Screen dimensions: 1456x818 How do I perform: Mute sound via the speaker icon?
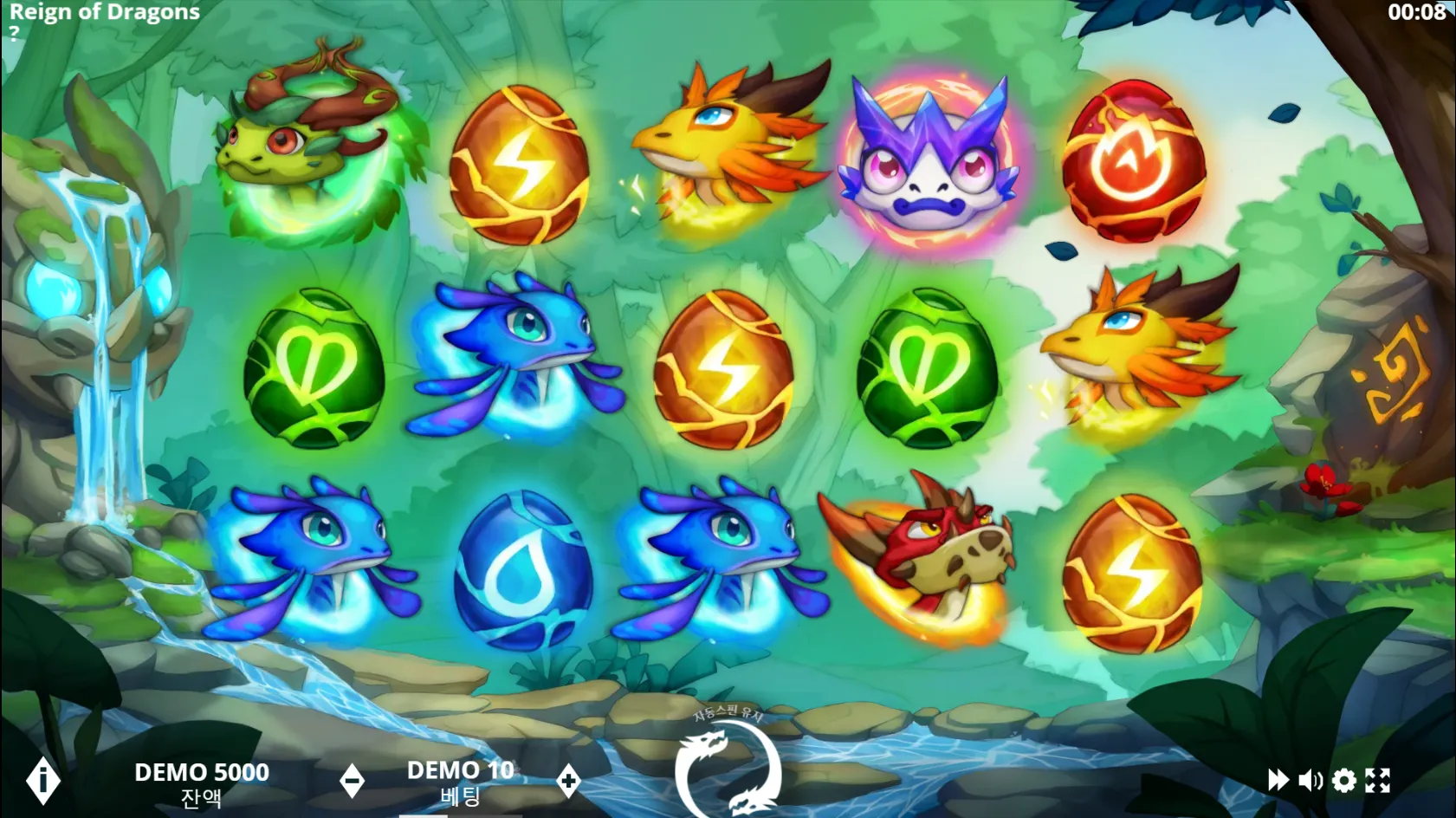(1310, 779)
